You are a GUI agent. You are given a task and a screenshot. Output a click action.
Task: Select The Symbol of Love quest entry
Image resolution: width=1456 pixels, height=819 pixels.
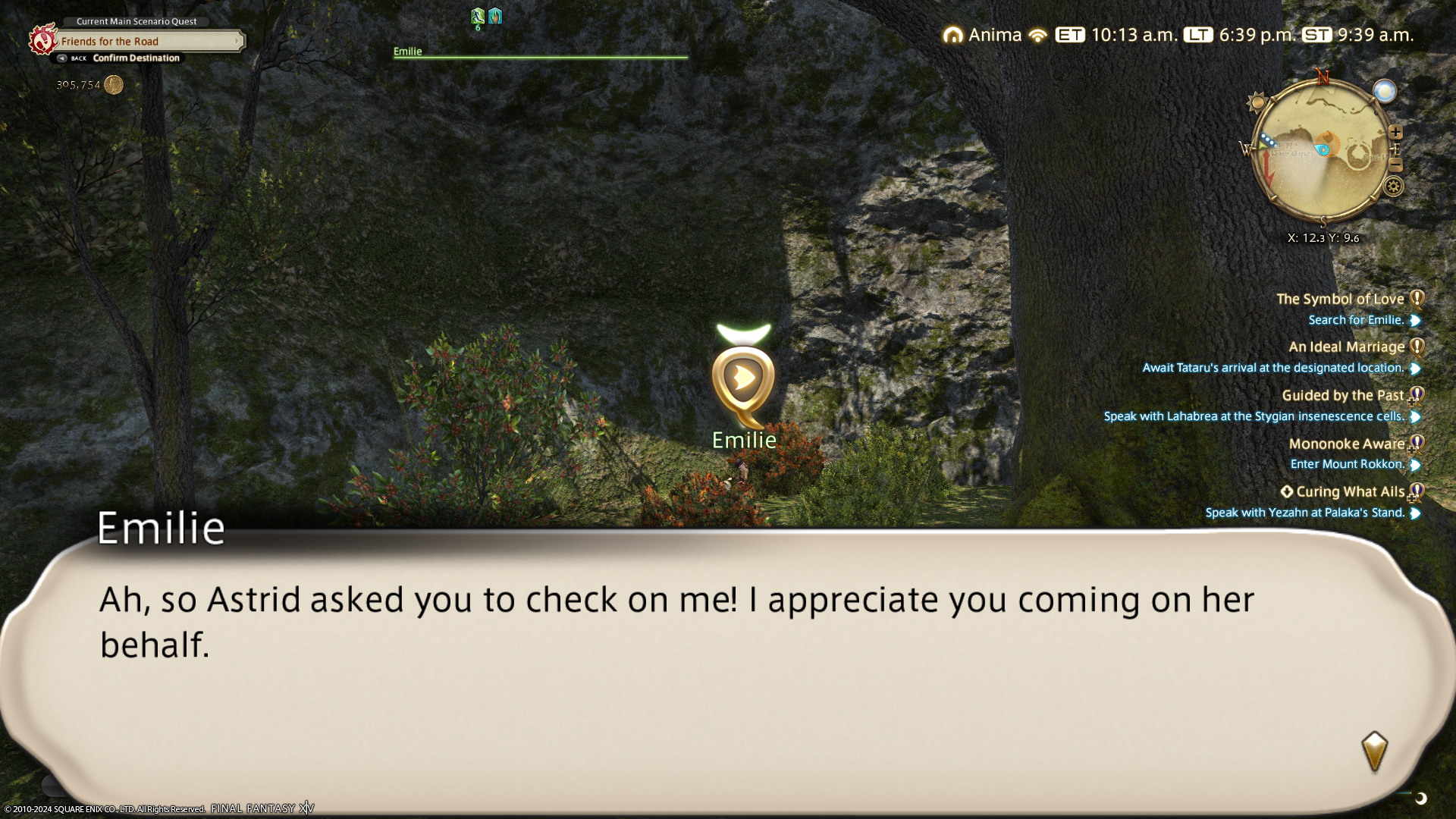1340,299
